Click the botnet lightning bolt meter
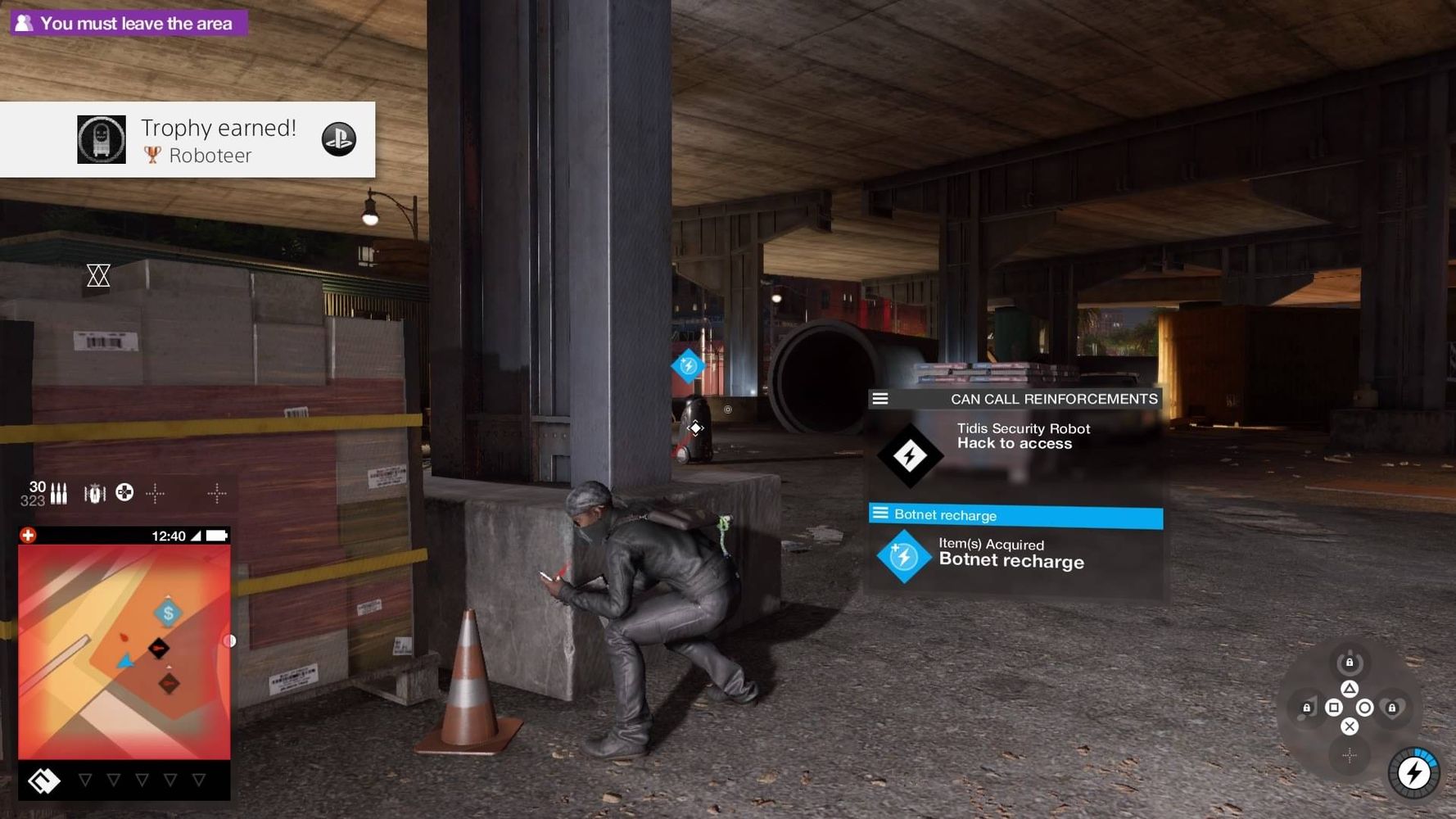This screenshot has height=819, width=1456. tap(1414, 772)
